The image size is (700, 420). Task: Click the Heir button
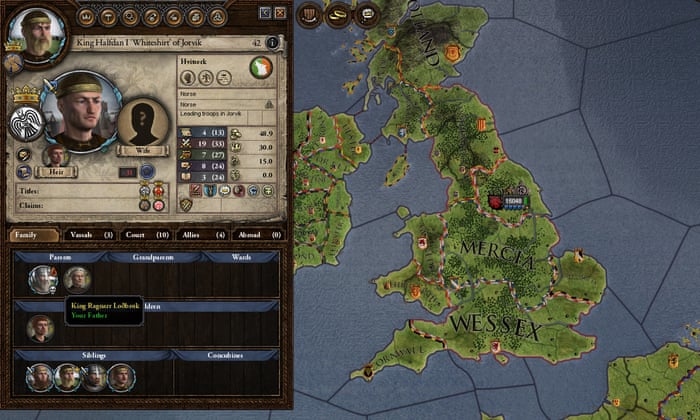pyautogui.click(x=57, y=172)
